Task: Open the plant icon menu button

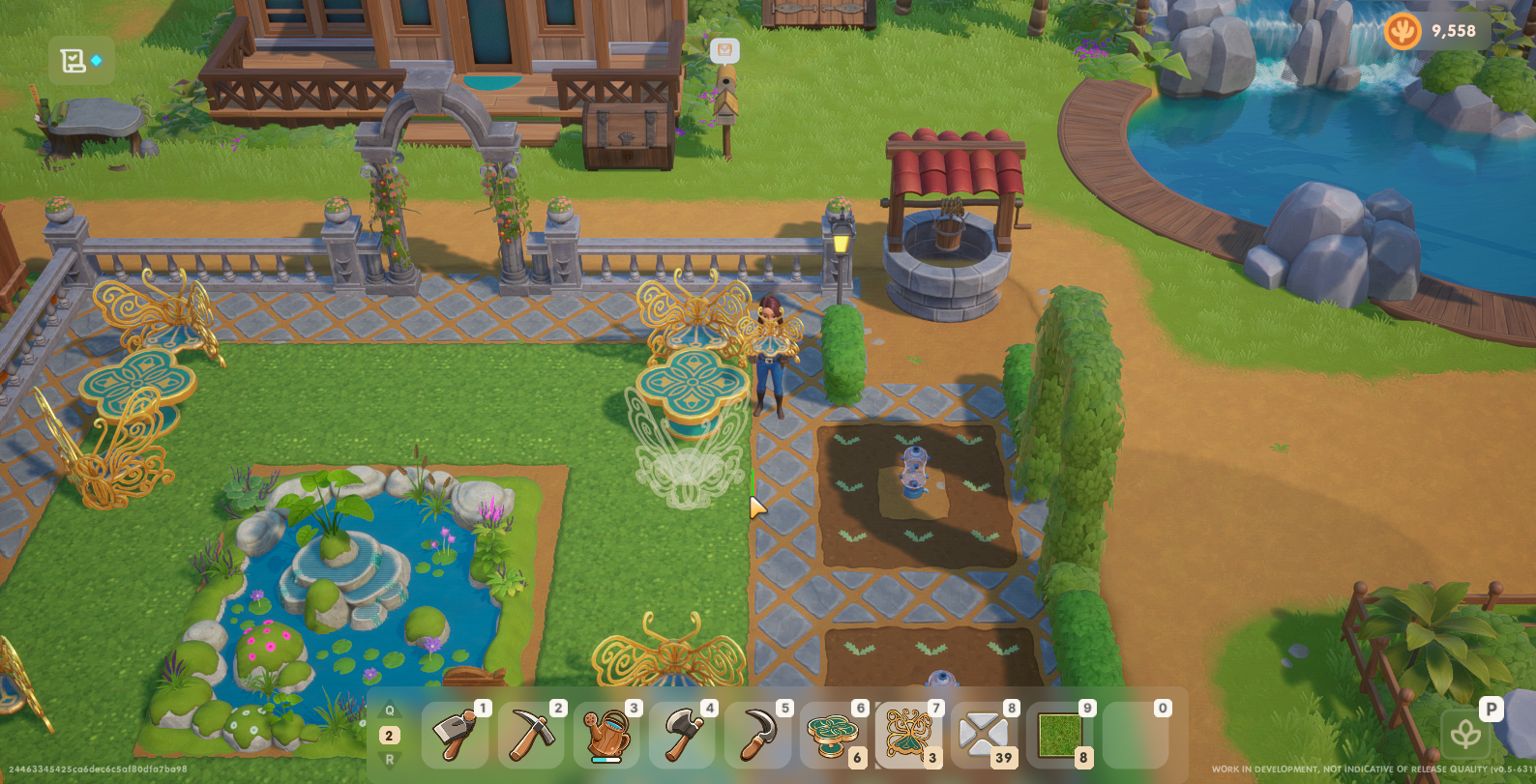Action: [1466, 734]
